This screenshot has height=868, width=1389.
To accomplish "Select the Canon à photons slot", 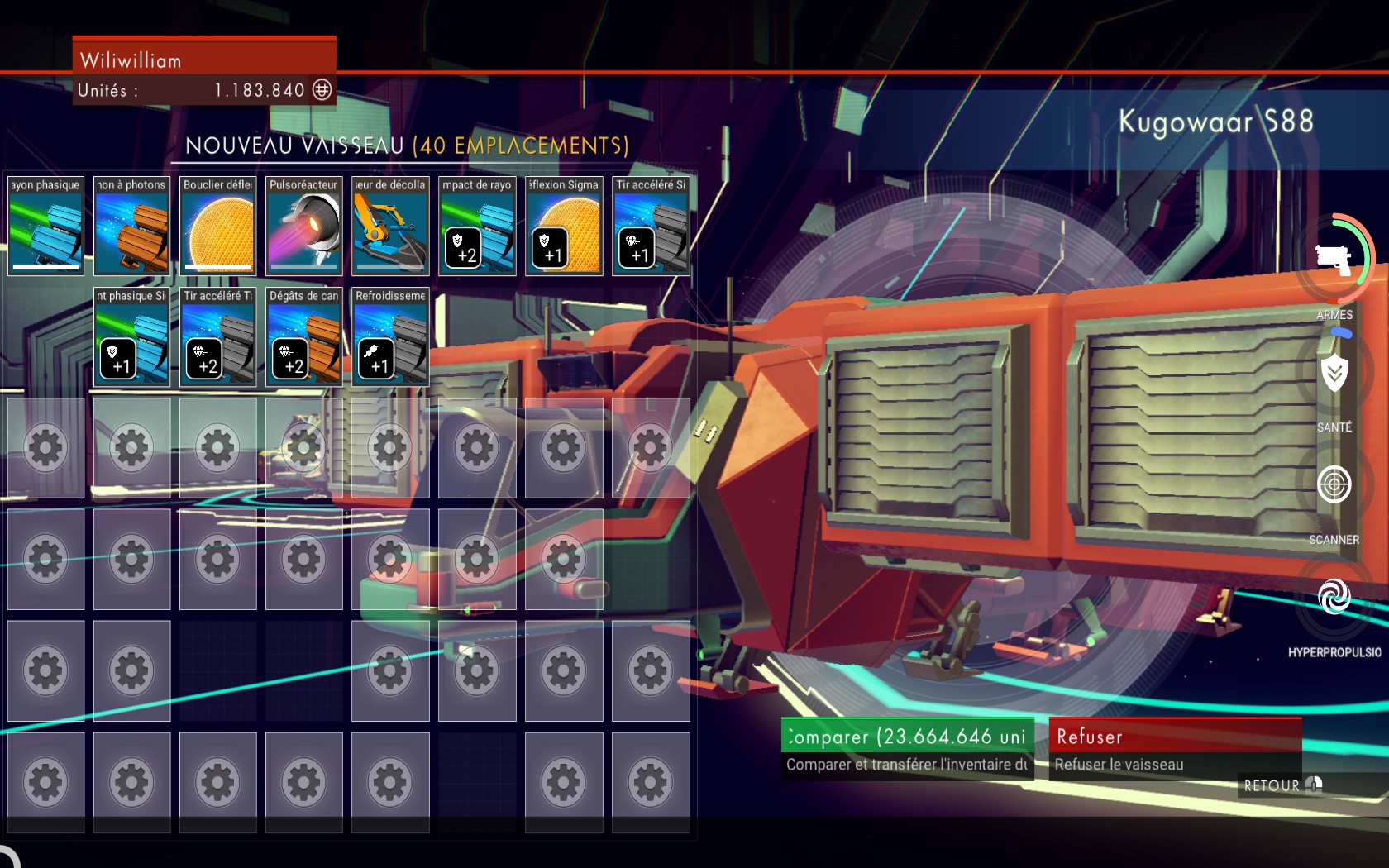I will (x=131, y=226).
